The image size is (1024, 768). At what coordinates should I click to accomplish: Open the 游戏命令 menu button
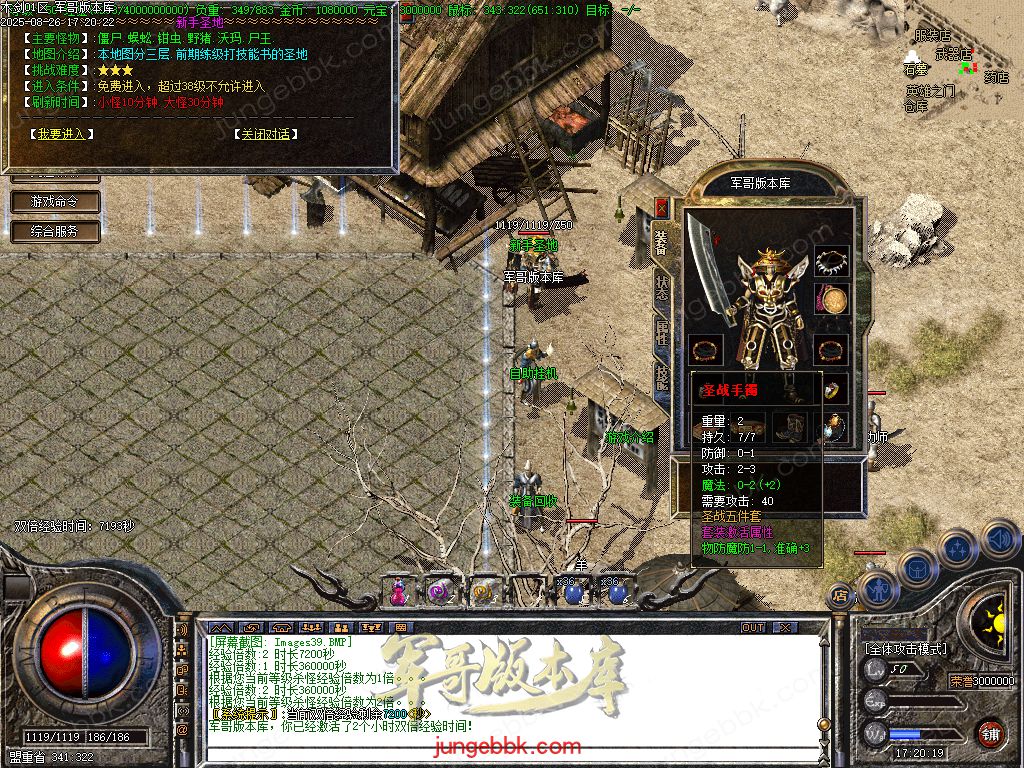tap(58, 201)
